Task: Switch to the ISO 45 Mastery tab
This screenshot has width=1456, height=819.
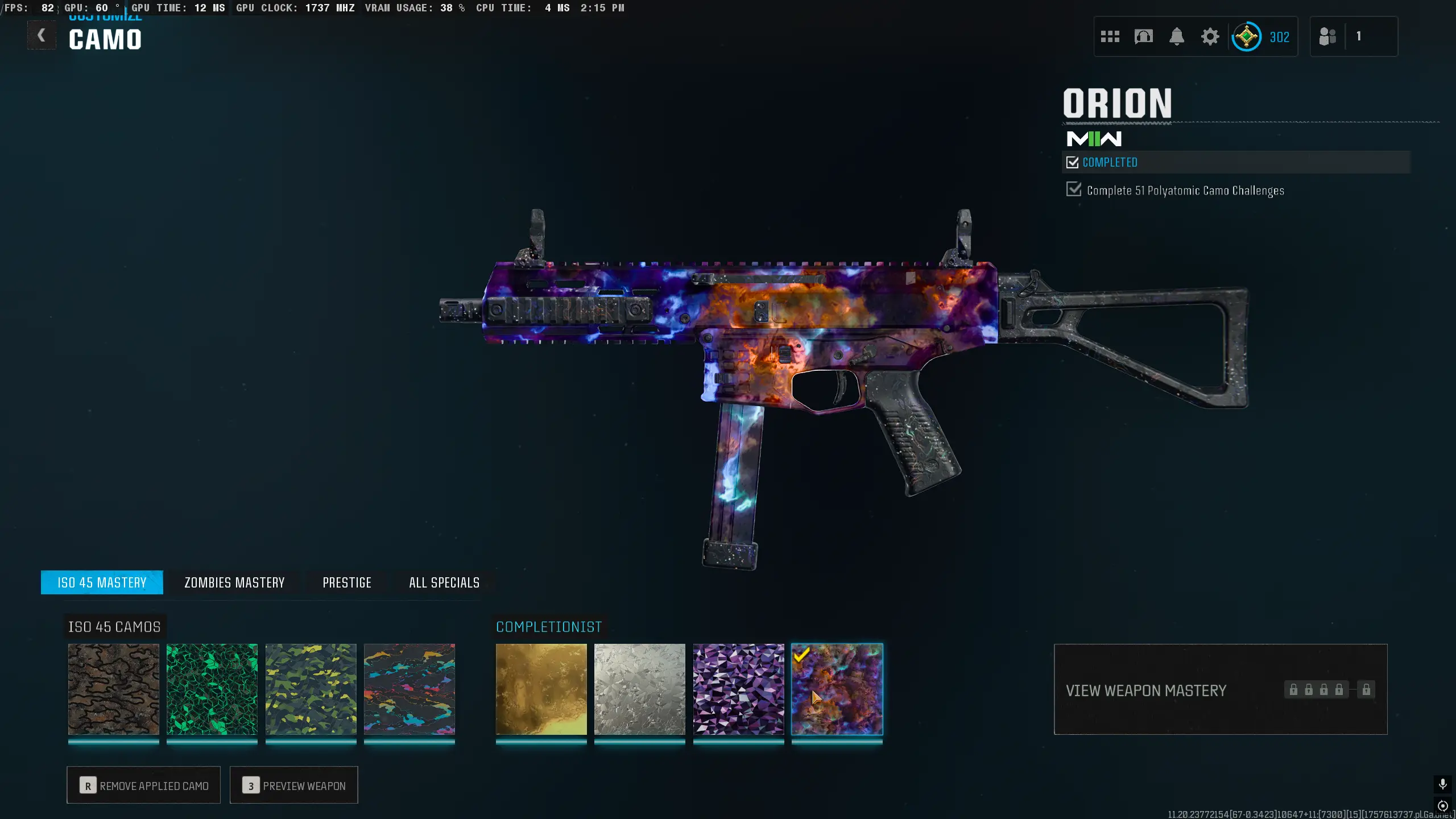Action: 102,582
